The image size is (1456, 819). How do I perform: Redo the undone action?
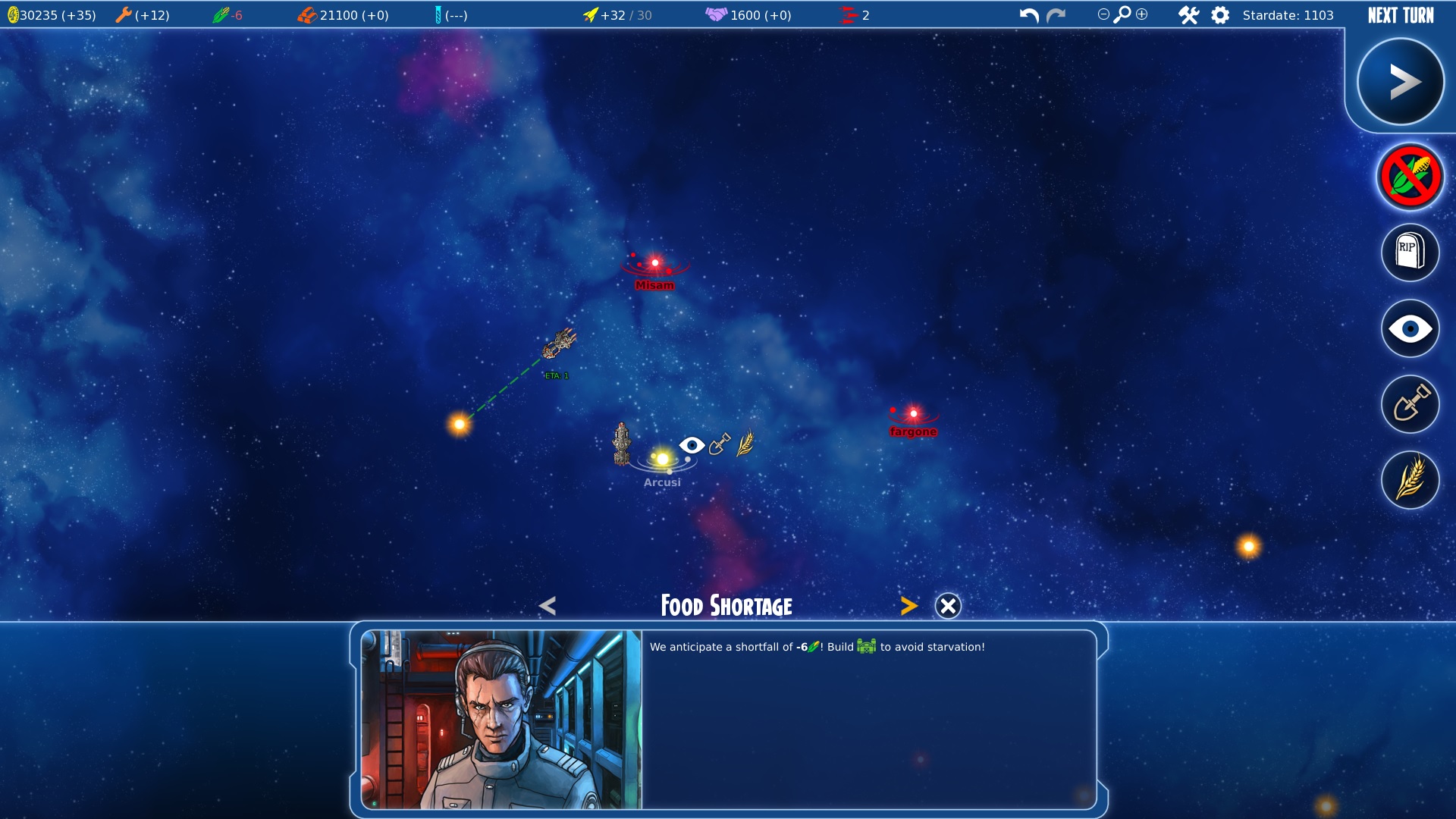1056,15
